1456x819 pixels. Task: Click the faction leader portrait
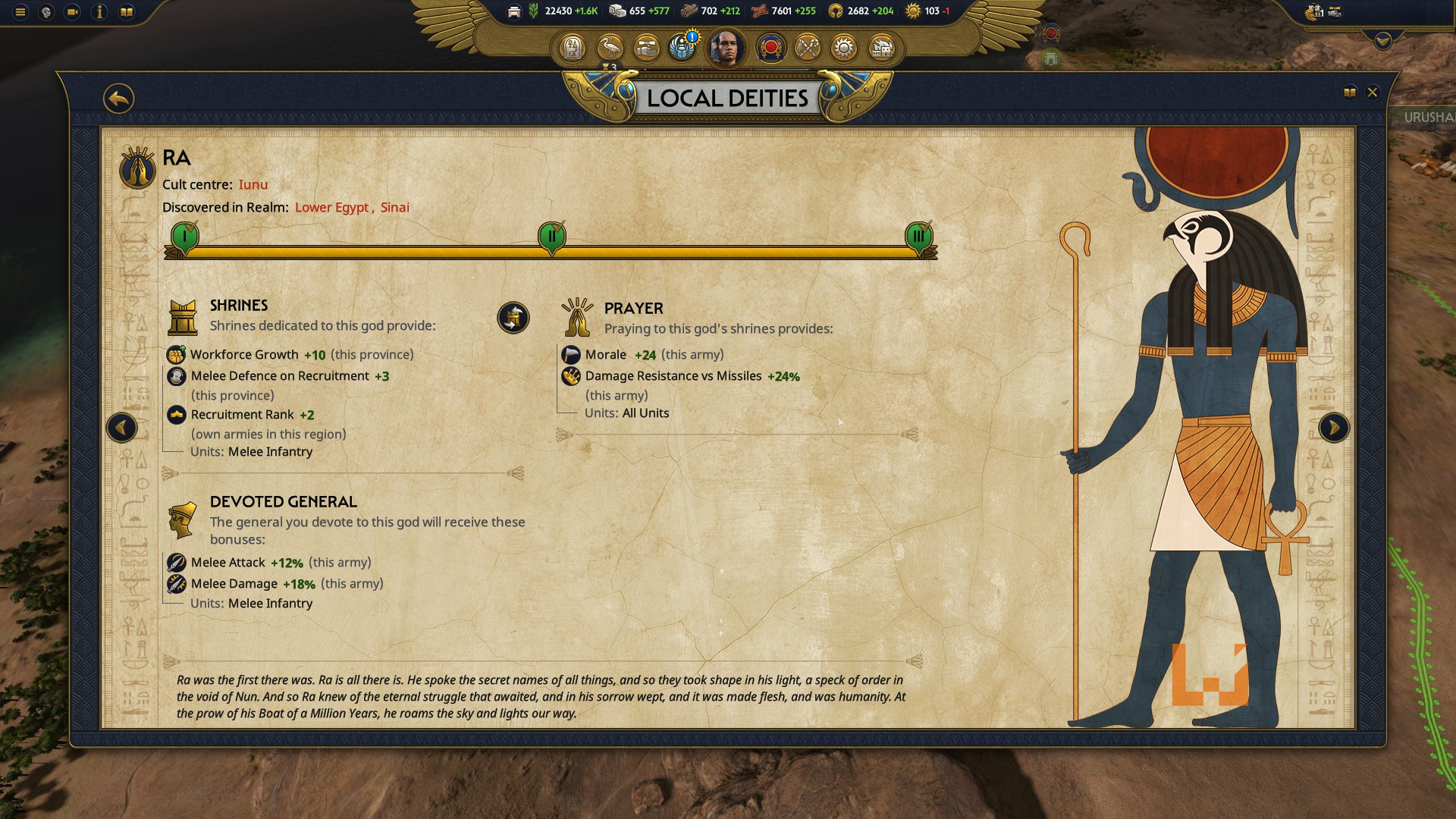pos(726,49)
